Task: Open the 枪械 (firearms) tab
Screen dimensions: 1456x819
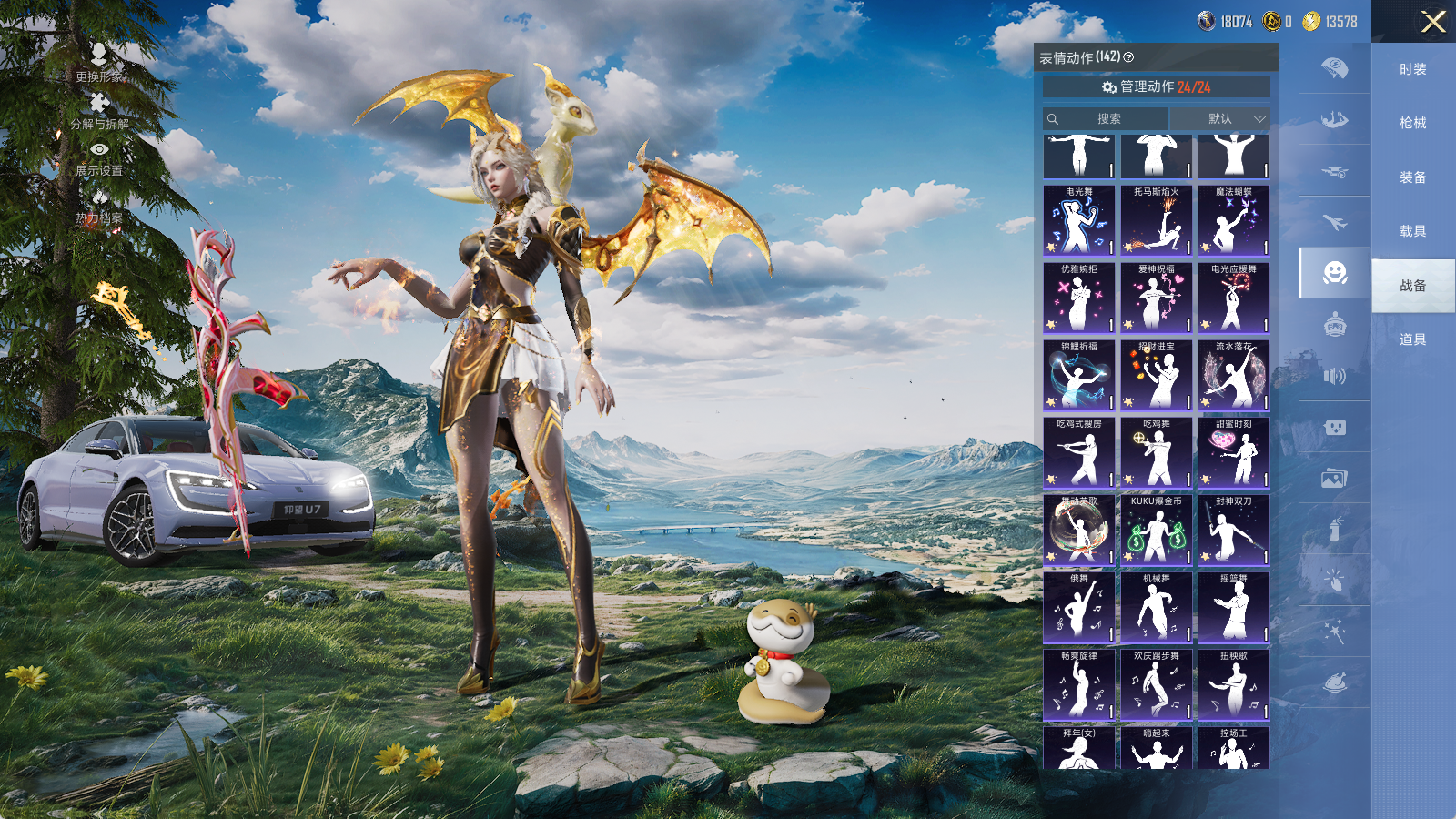Action: [1412, 123]
